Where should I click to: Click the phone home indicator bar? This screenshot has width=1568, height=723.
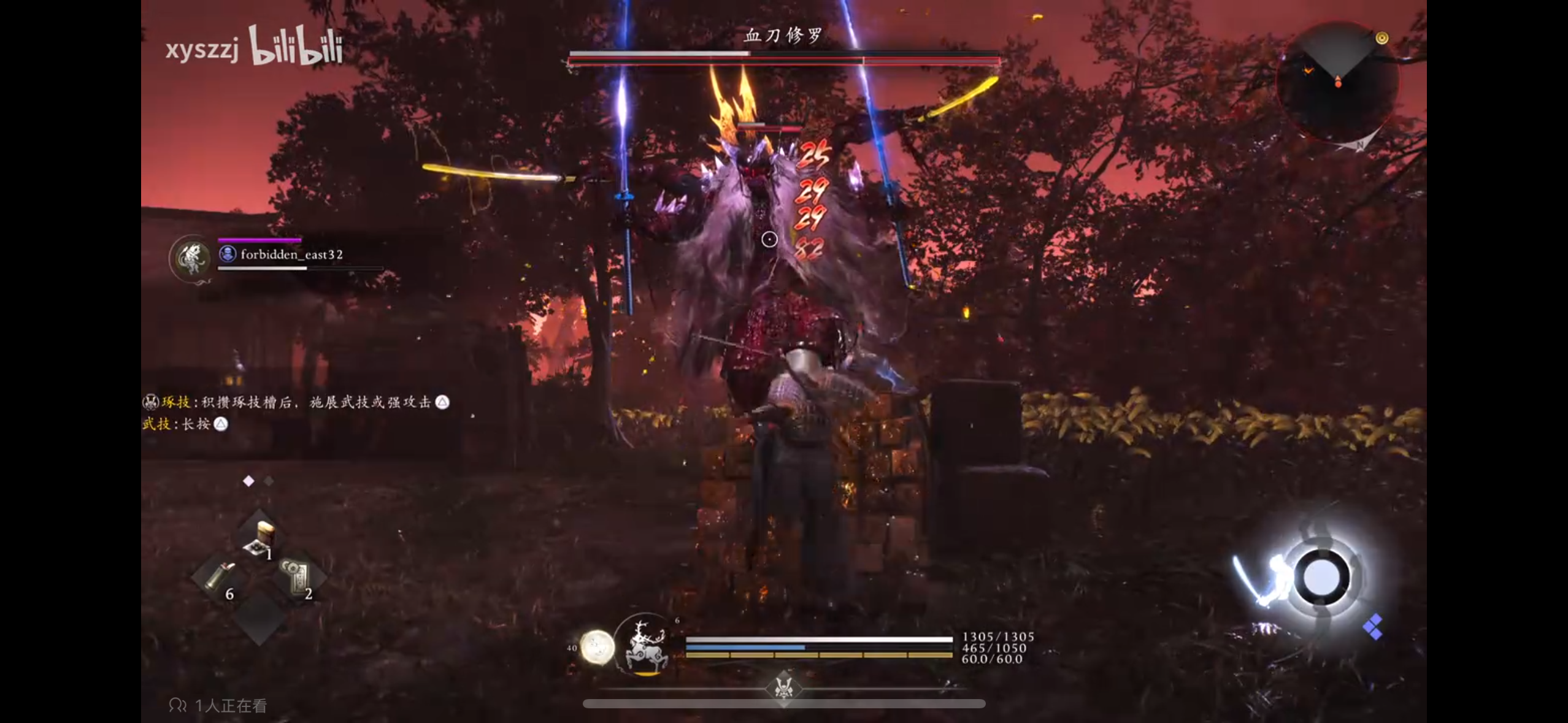click(784, 704)
